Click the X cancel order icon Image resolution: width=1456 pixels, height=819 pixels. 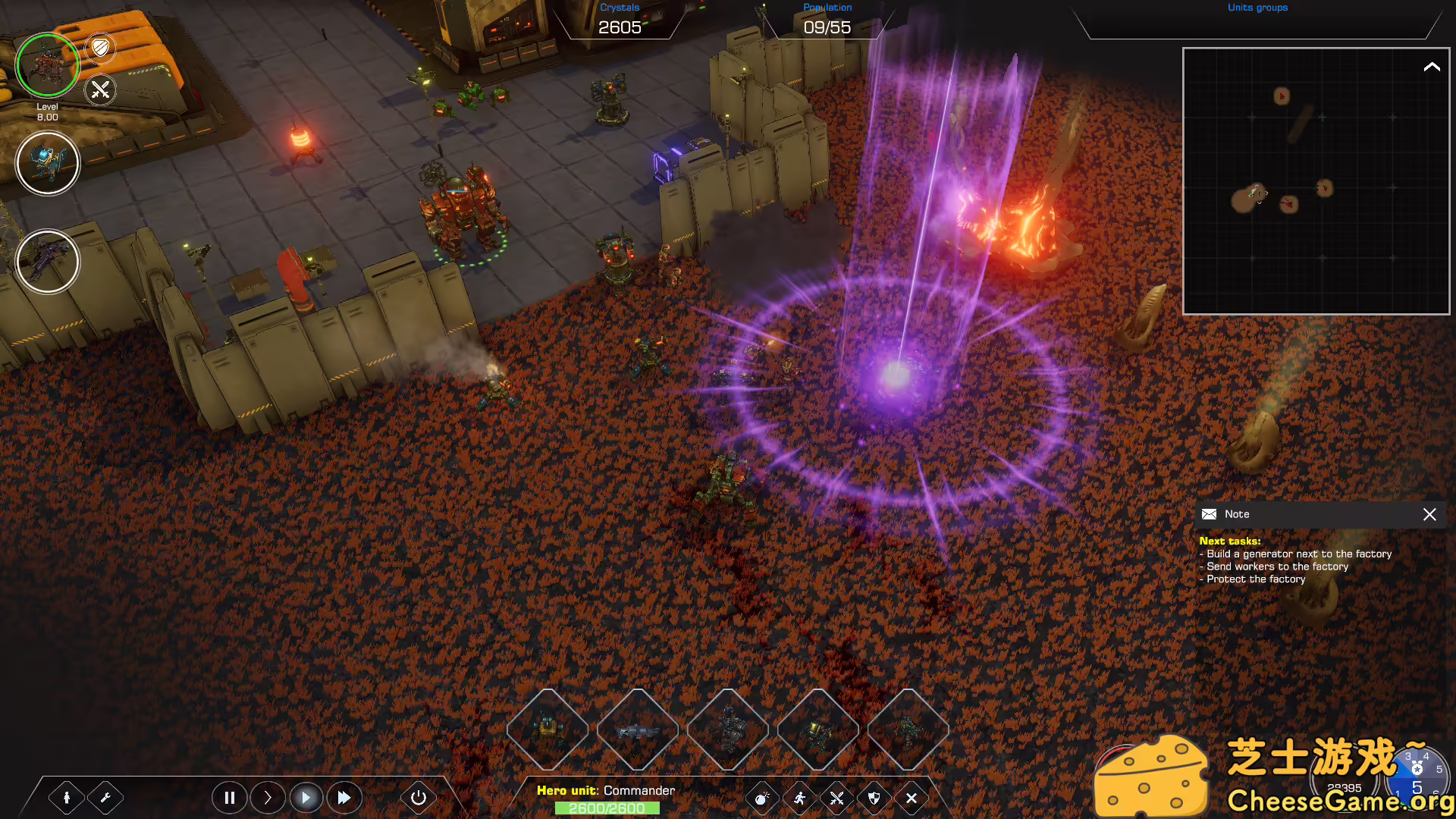911,798
